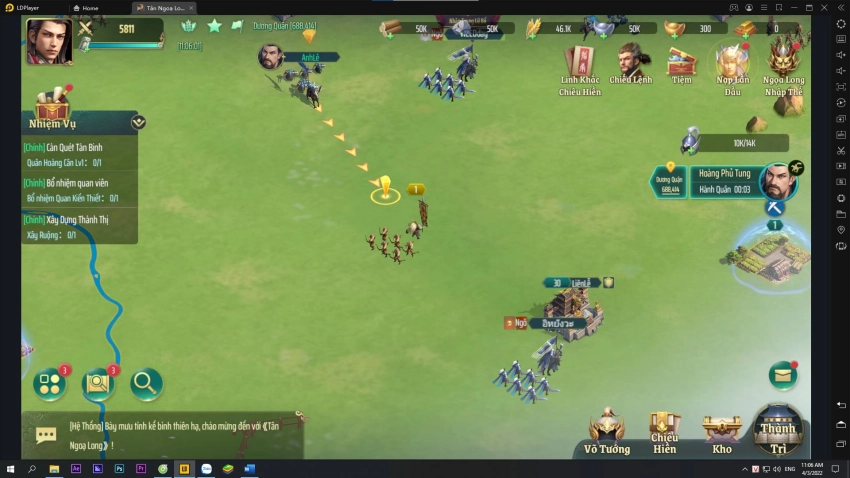Open the Tiệm shop chest
This screenshot has width=850, height=478.
(682, 65)
